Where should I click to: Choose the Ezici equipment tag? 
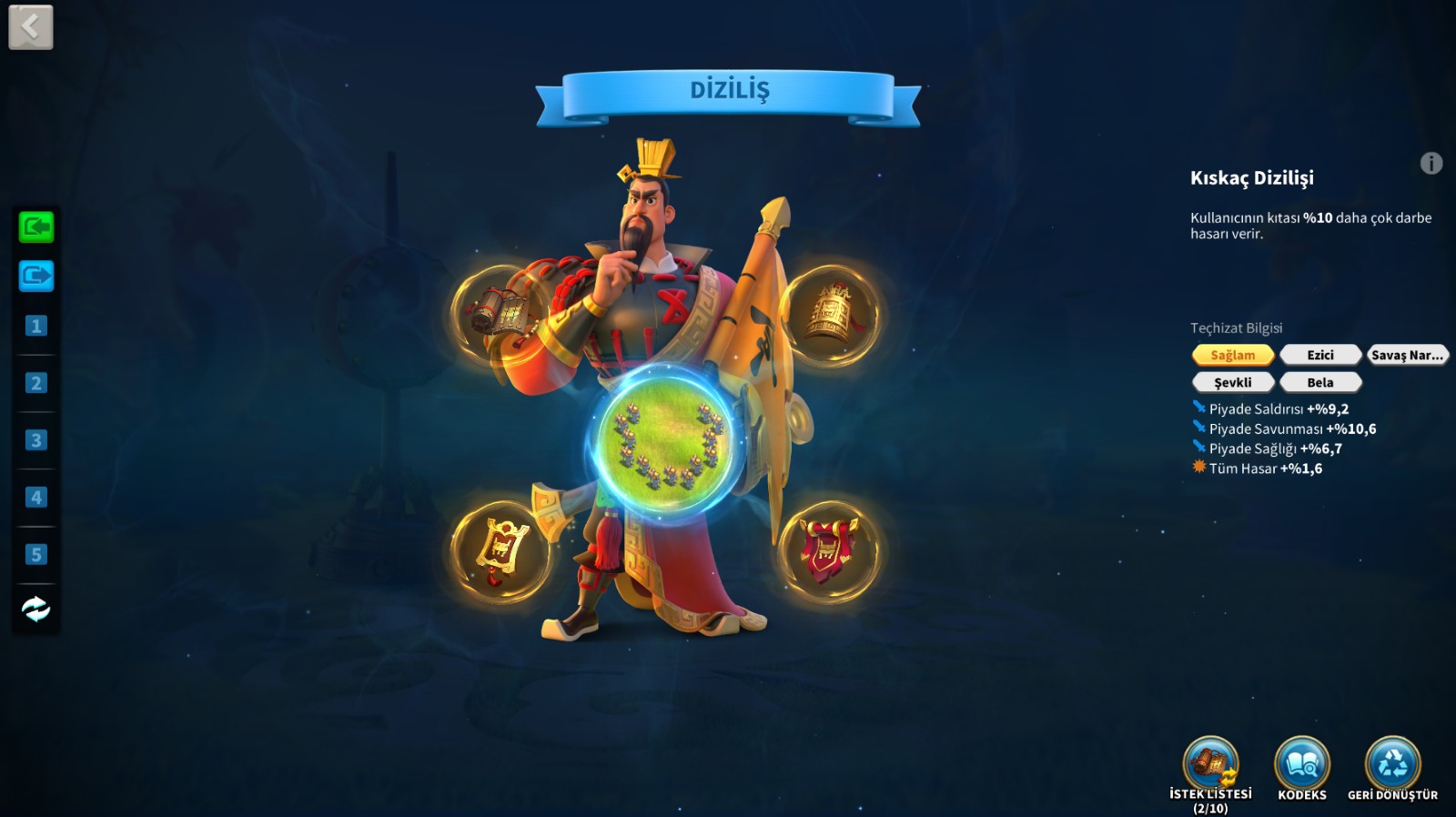coord(1320,355)
